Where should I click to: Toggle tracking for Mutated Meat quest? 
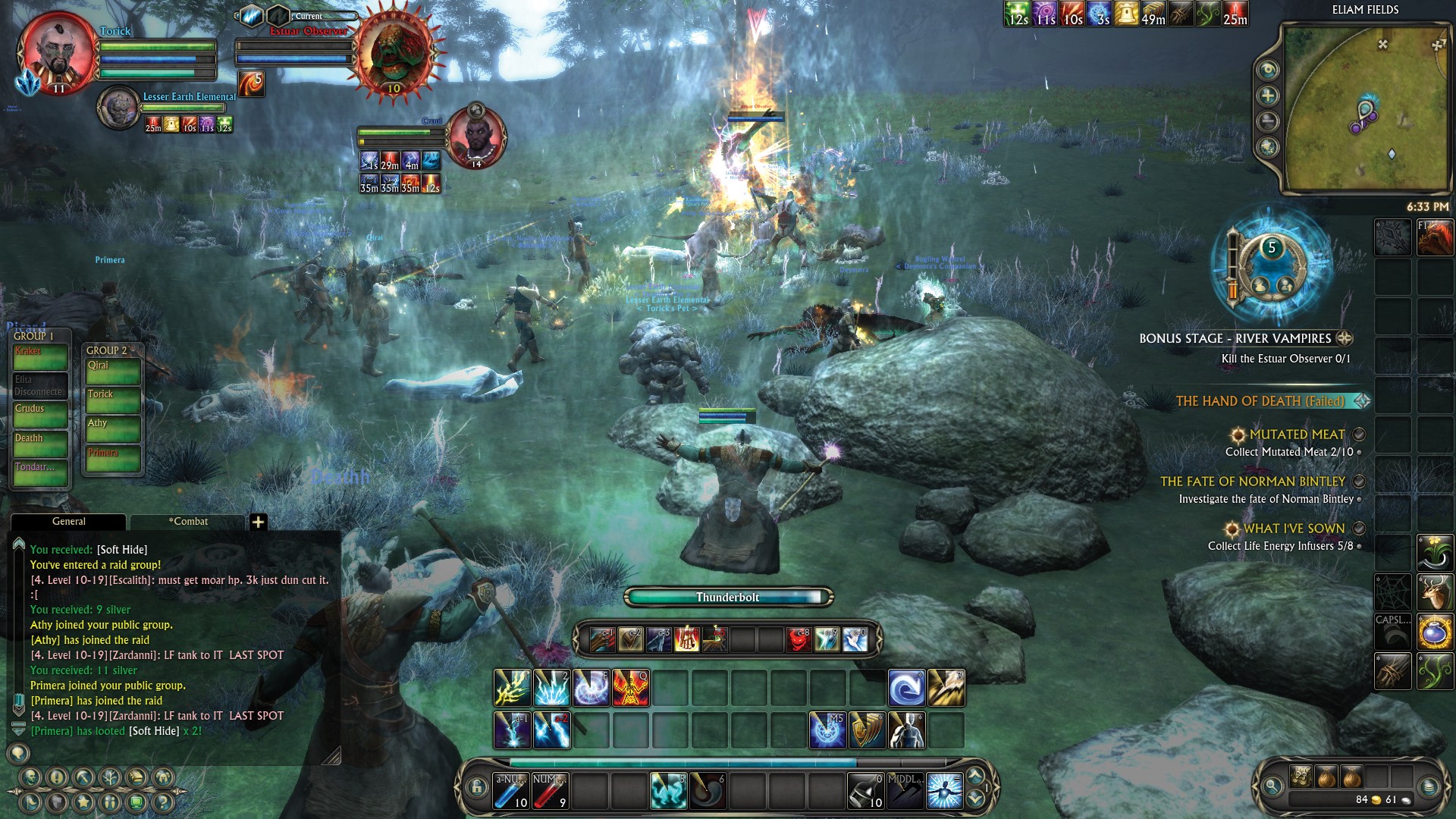(x=1360, y=435)
